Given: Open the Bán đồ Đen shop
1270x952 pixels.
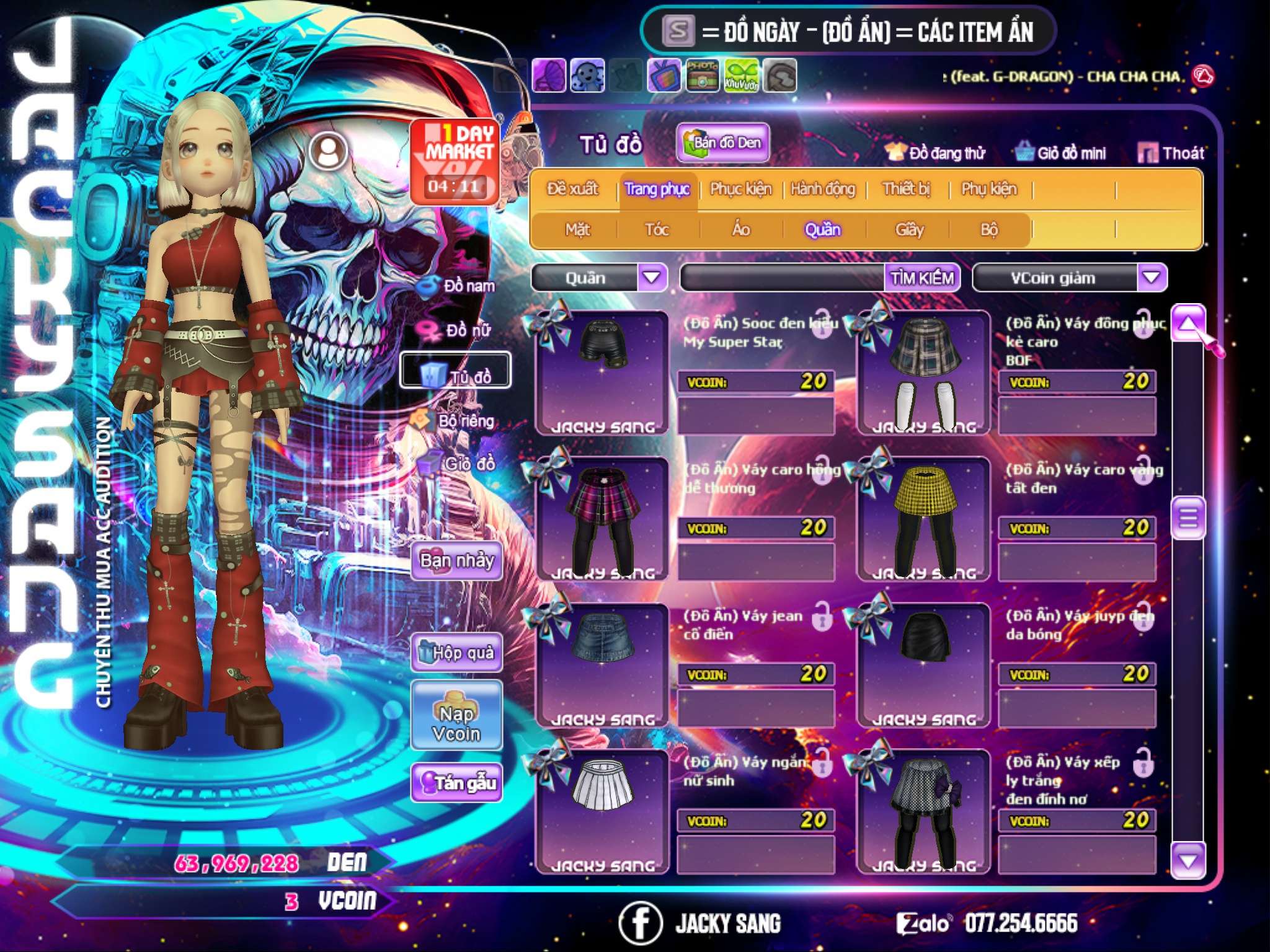Looking at the screenshot, I should click(x=722, y=143).
